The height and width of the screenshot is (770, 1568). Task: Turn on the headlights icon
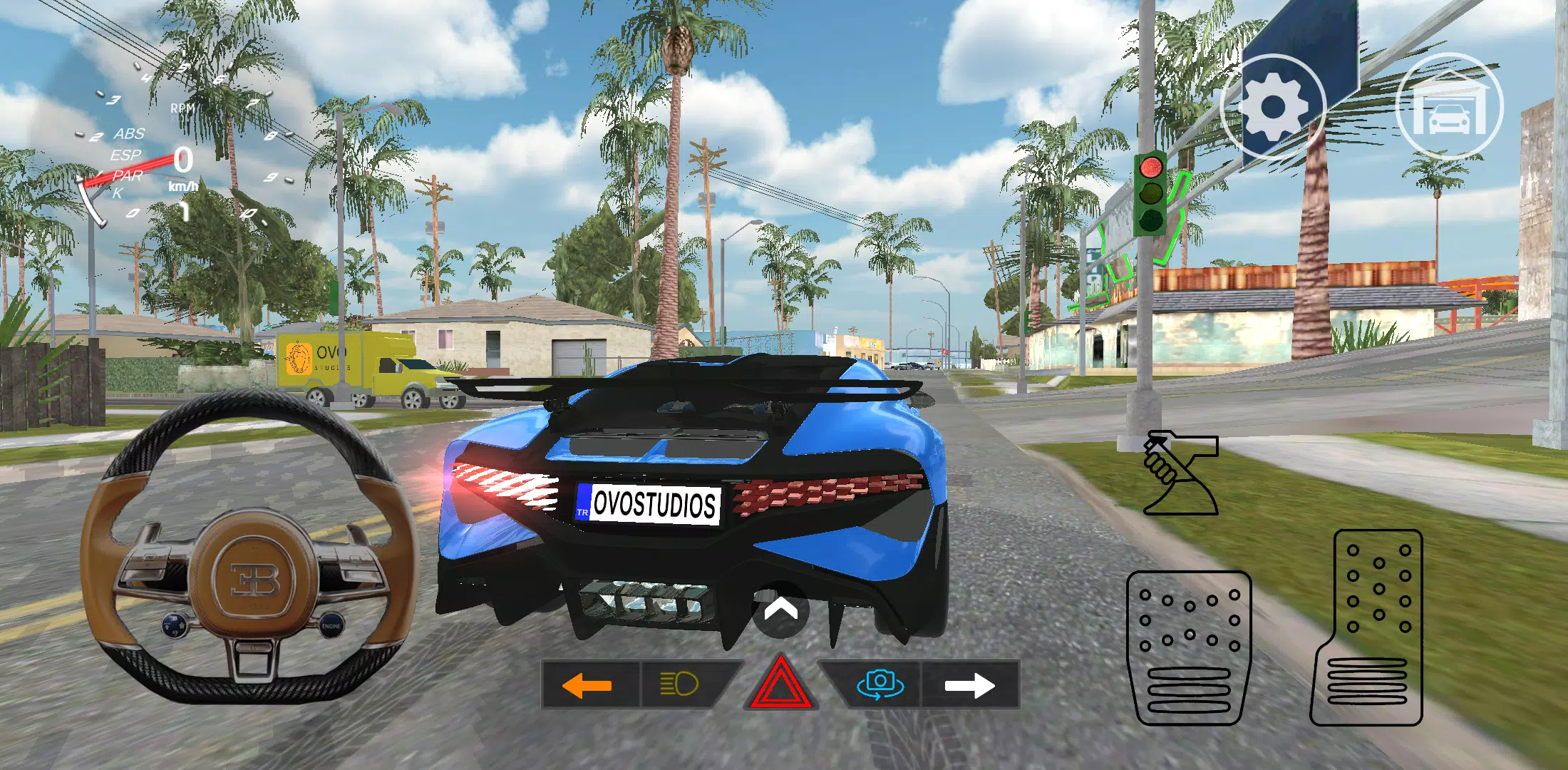click(681, 682)
